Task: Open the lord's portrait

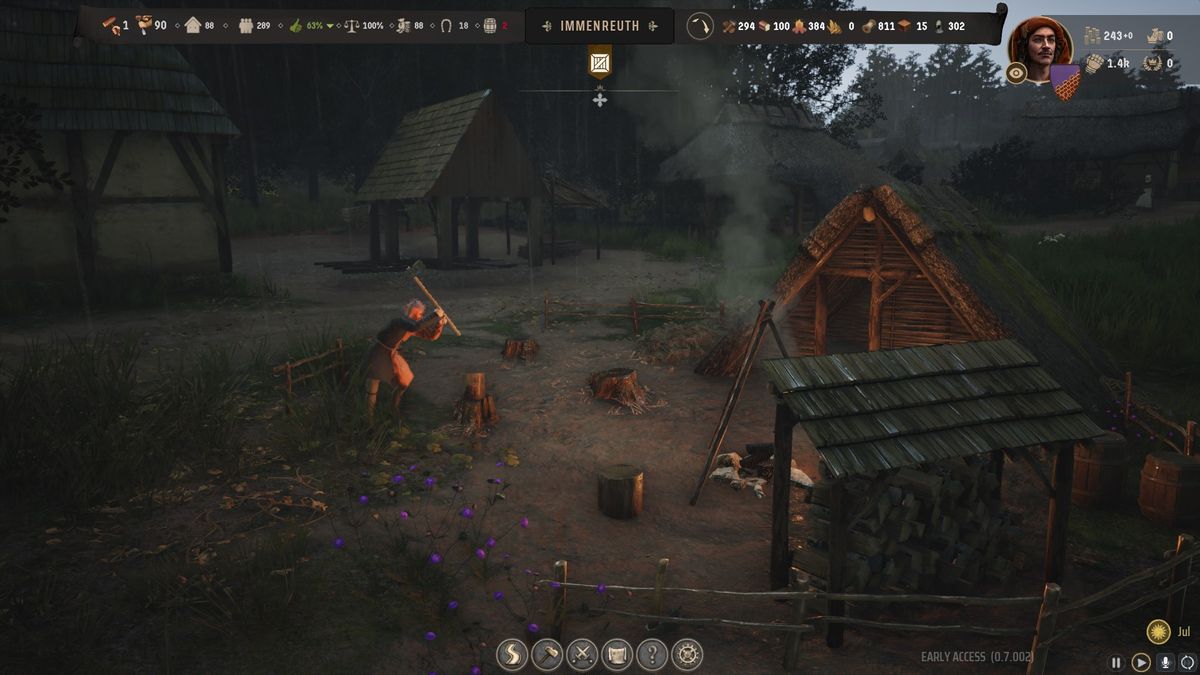Action: pyautogui.click(x=1040, y=43)
